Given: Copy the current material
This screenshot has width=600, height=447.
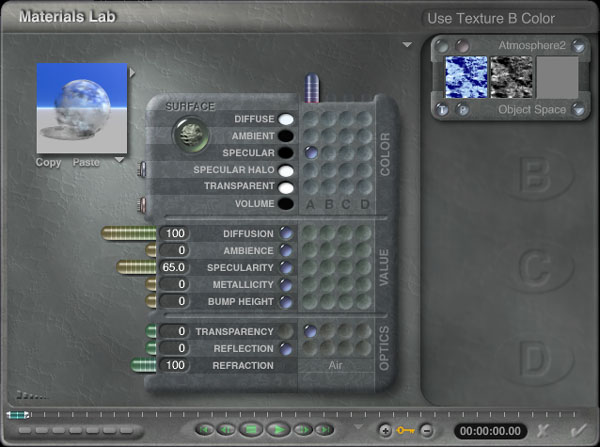Looking at the screenshot, I should (x=48, y=162).
